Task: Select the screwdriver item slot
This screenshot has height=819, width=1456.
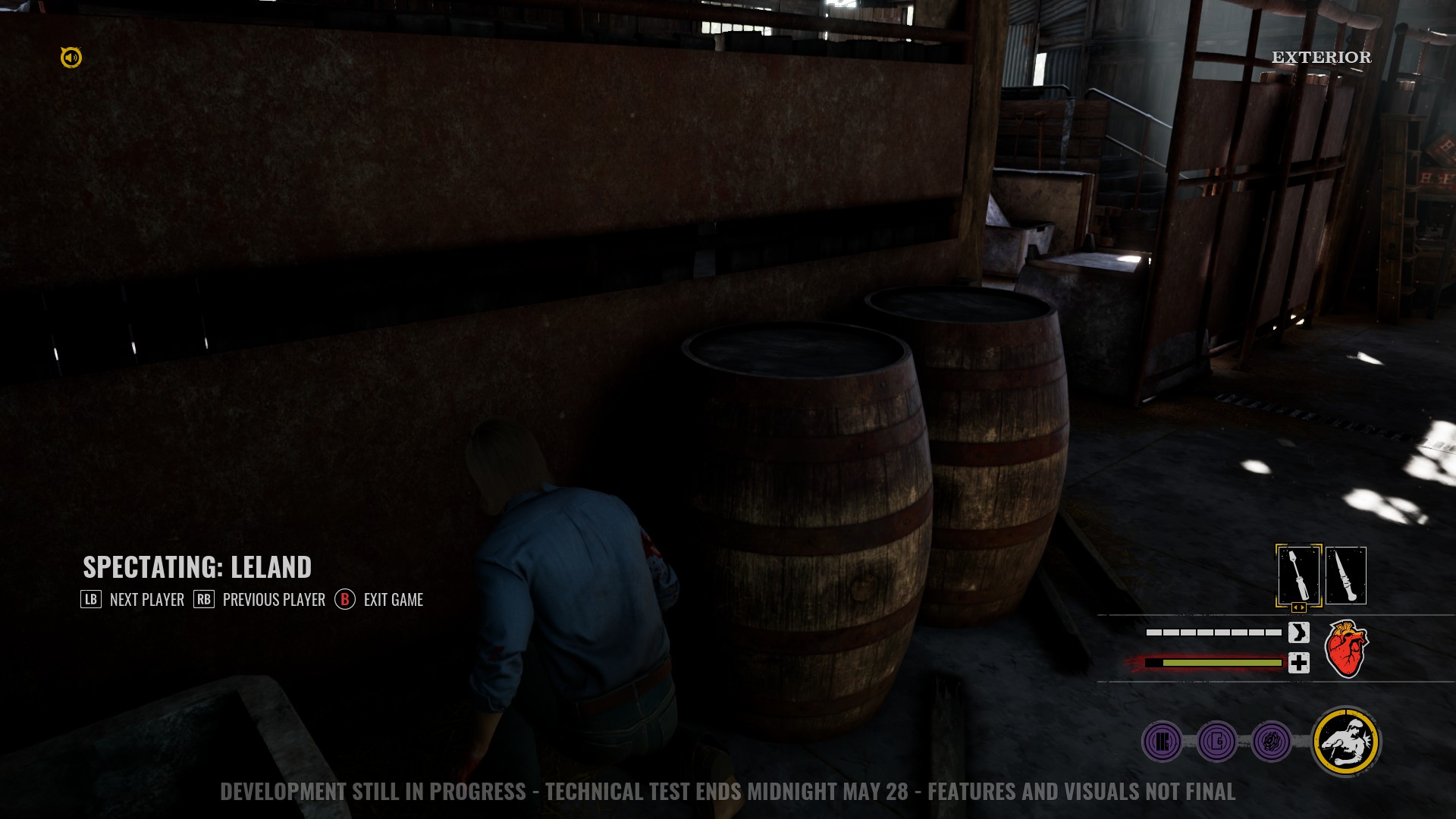Action: click(1298, 574)
